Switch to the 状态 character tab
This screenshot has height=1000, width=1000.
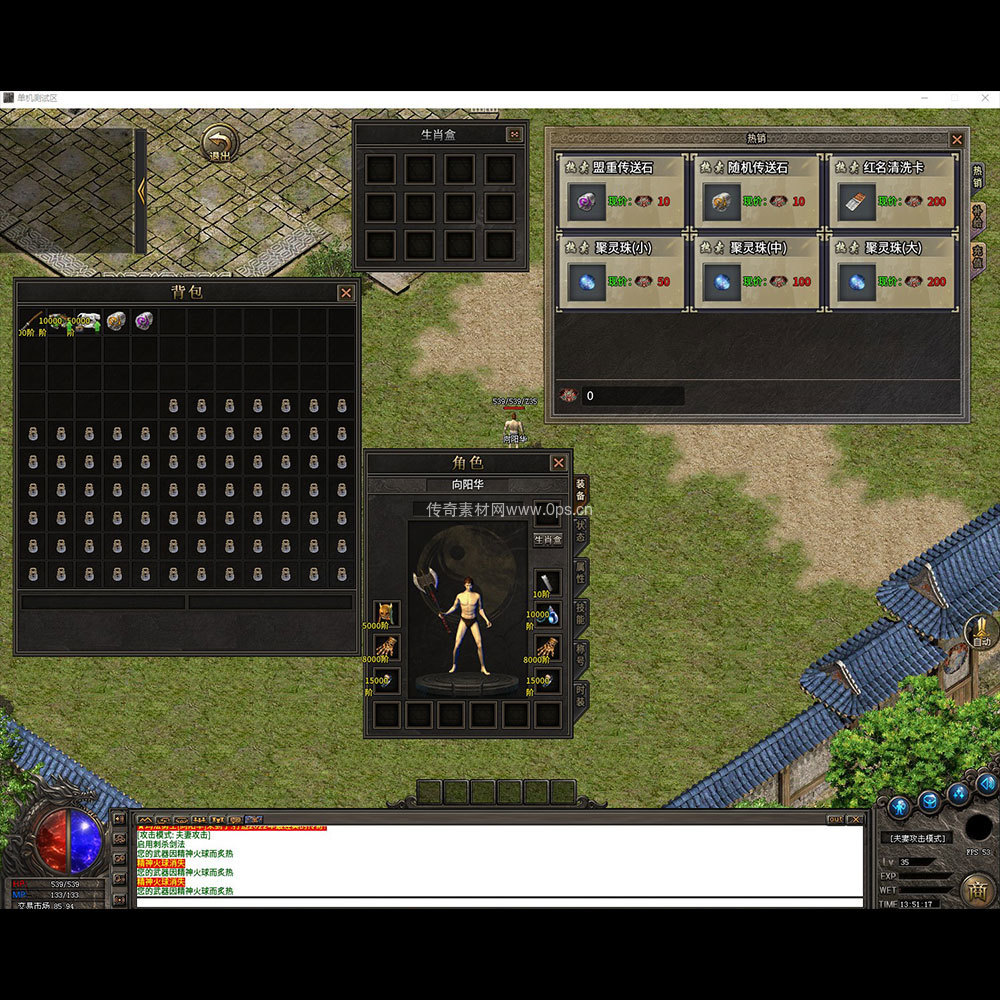(x=582, y=530)
